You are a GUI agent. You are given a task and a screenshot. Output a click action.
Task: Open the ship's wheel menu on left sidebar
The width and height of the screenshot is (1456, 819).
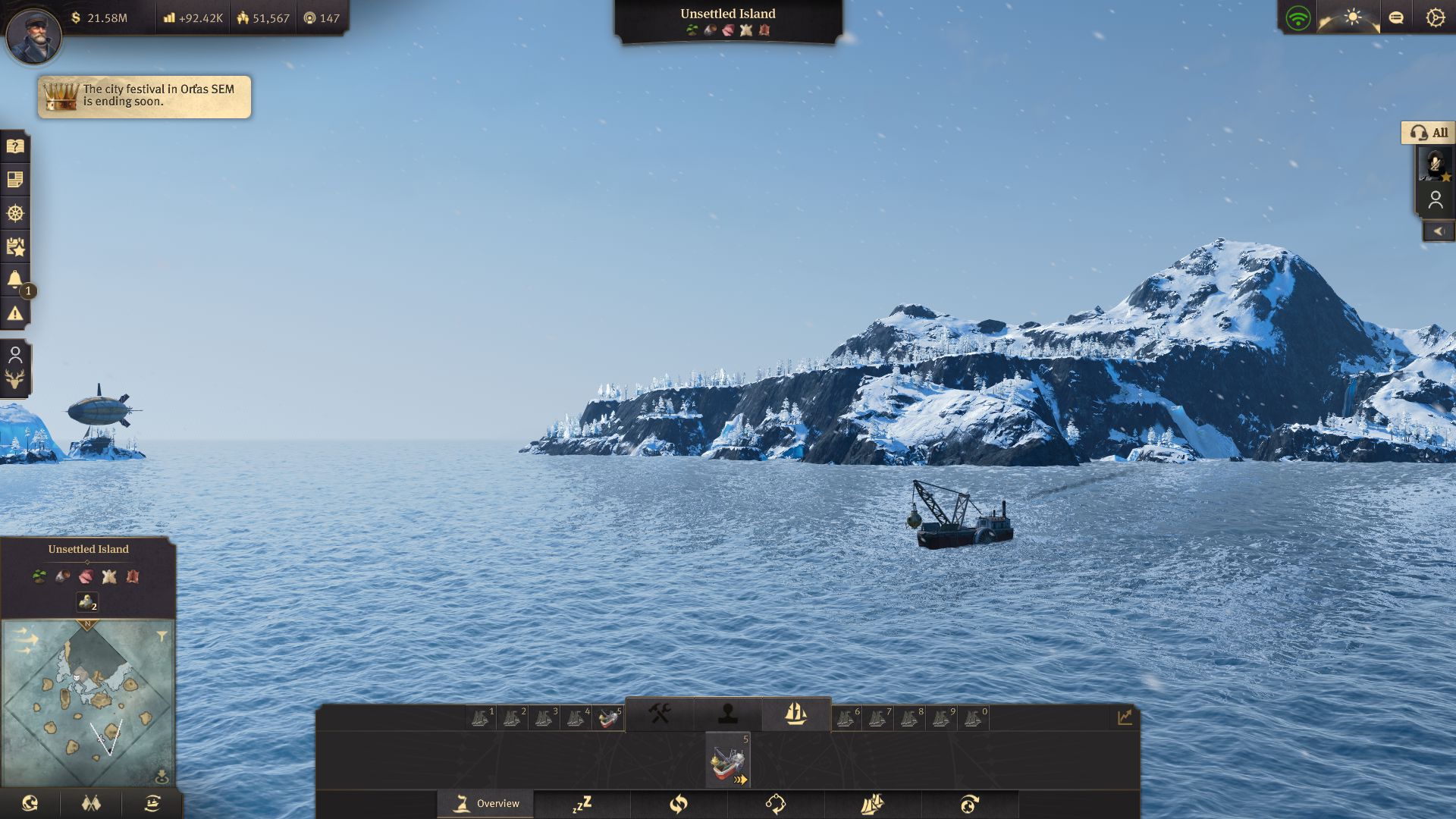[15, 213]
